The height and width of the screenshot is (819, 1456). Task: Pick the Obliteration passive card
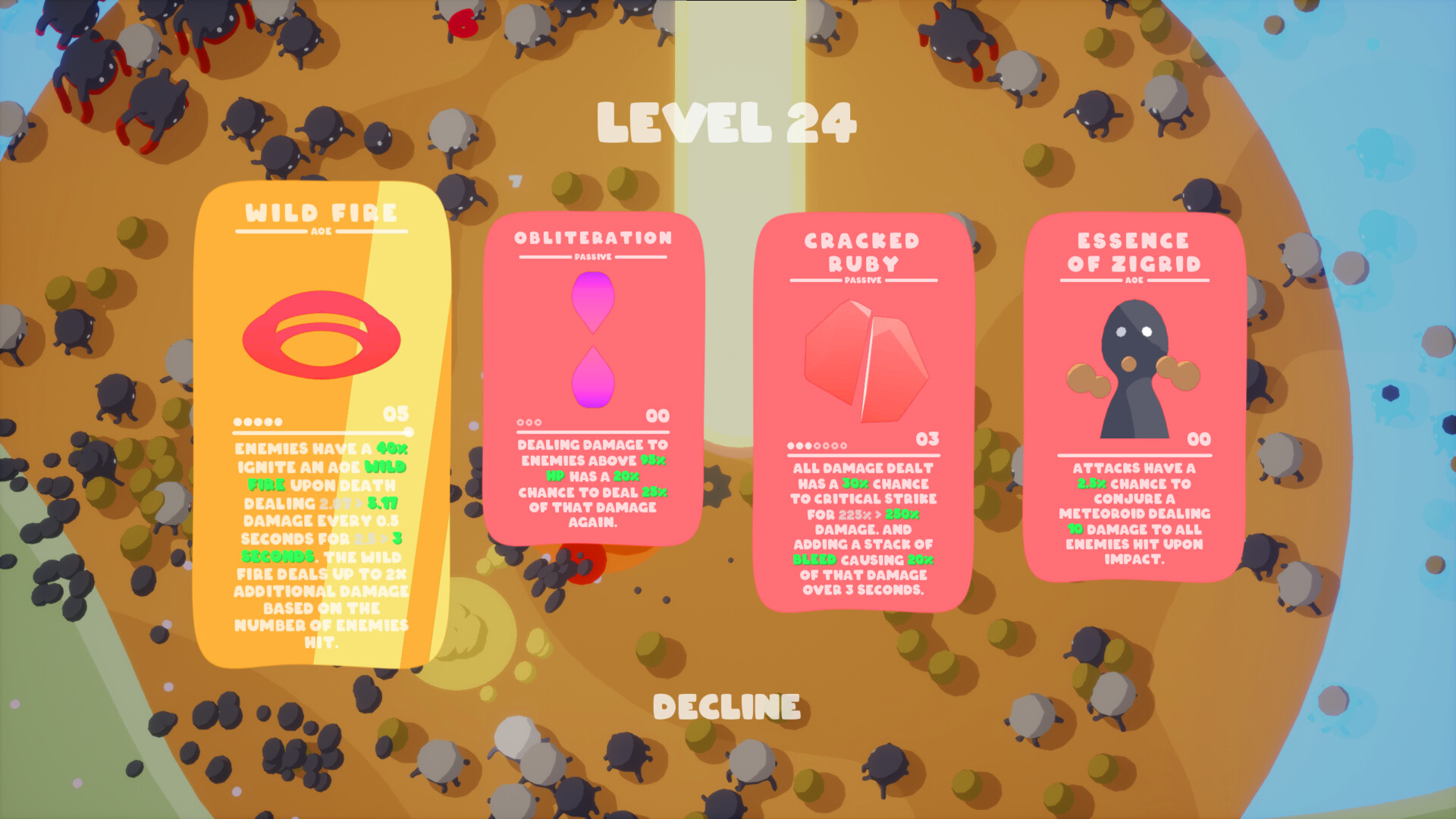coord(594,379)
